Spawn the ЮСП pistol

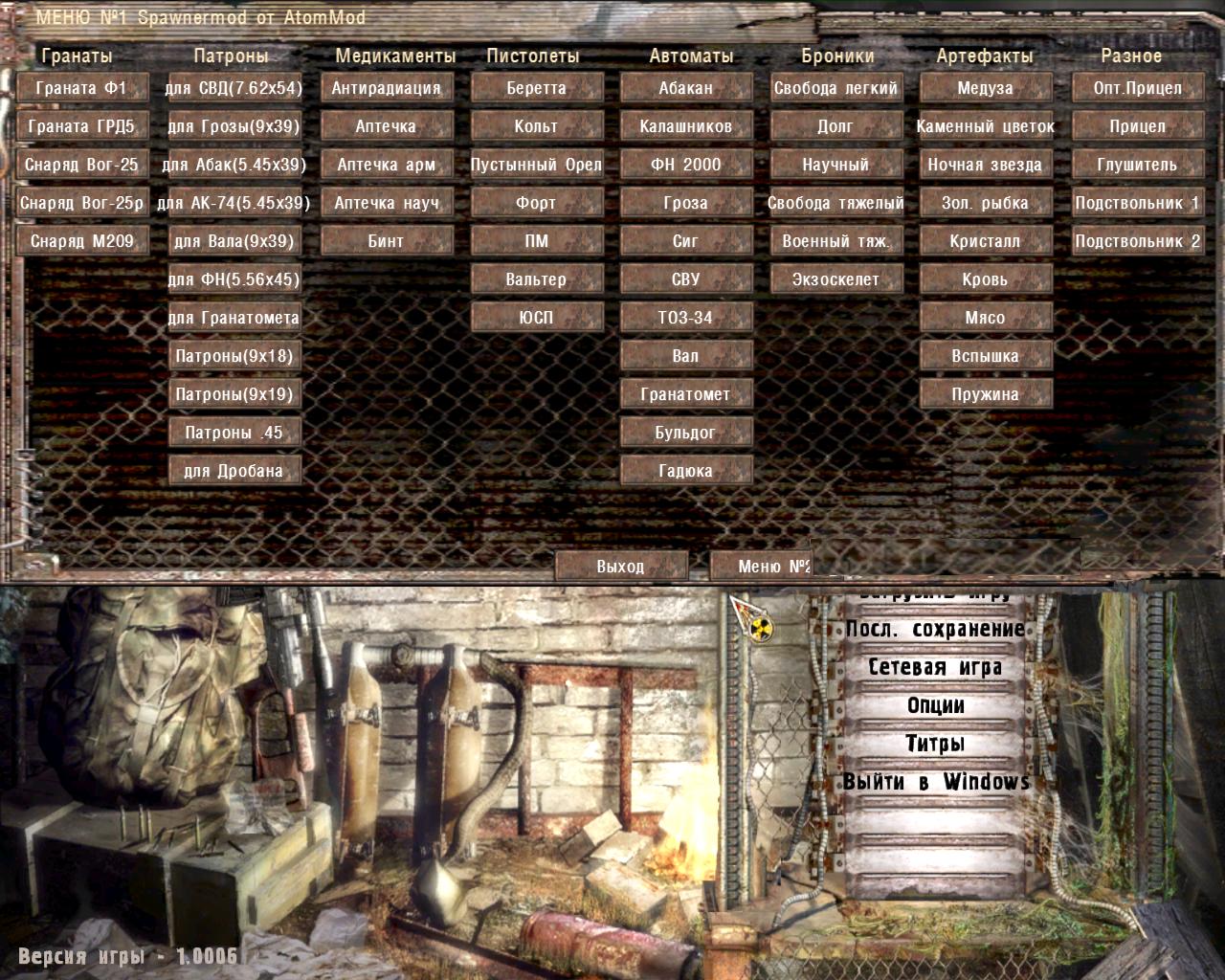click(535, 317)
